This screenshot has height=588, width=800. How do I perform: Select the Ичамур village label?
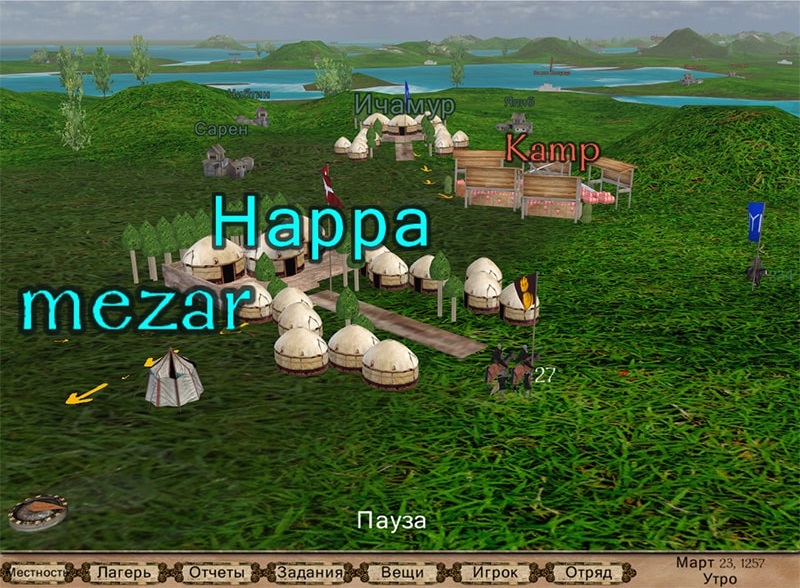pos(404,105)
